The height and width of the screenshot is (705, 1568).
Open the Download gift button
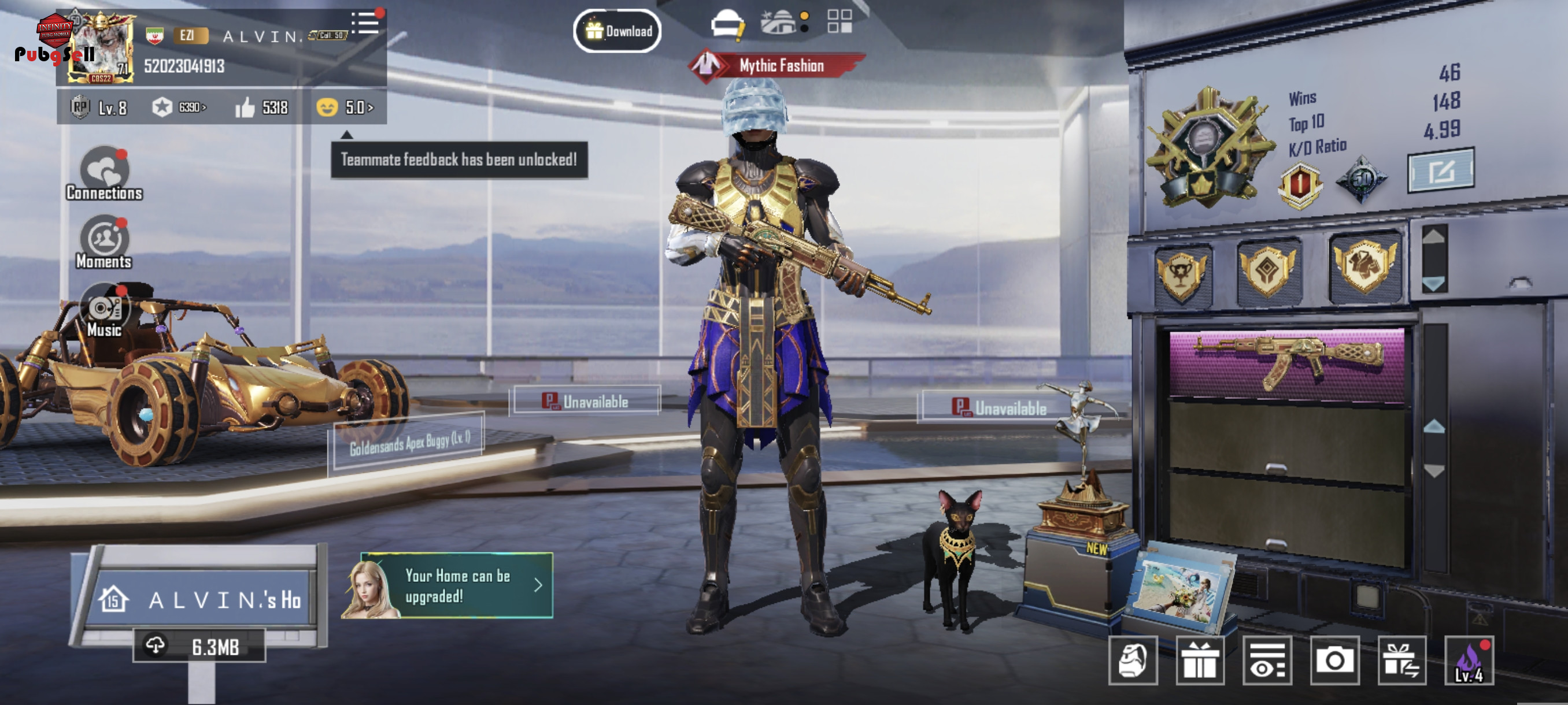pyautogui.click(x=617, y=31)
